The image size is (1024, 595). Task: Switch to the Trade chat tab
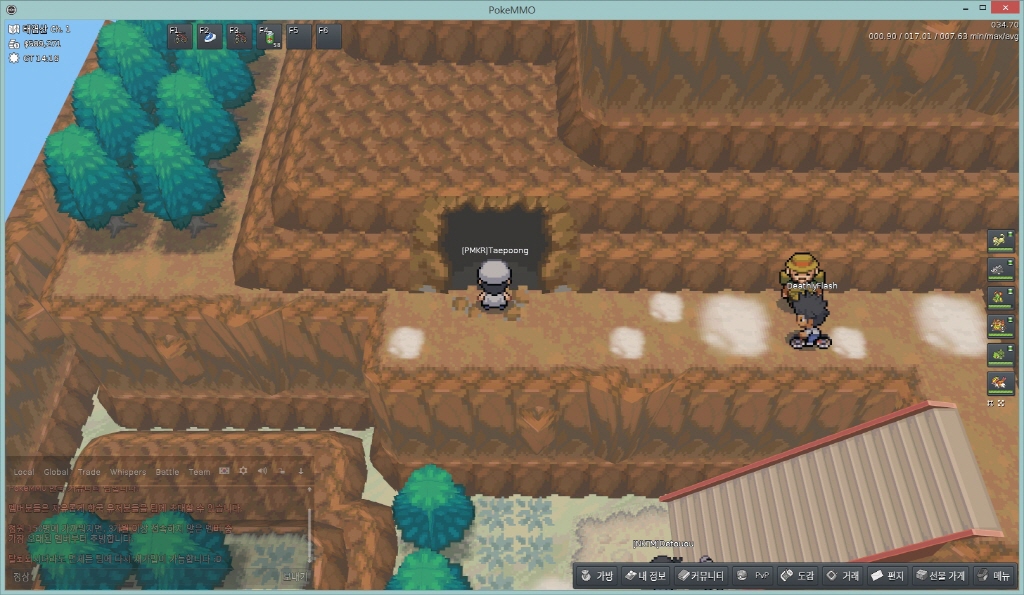tap(90, 472)
